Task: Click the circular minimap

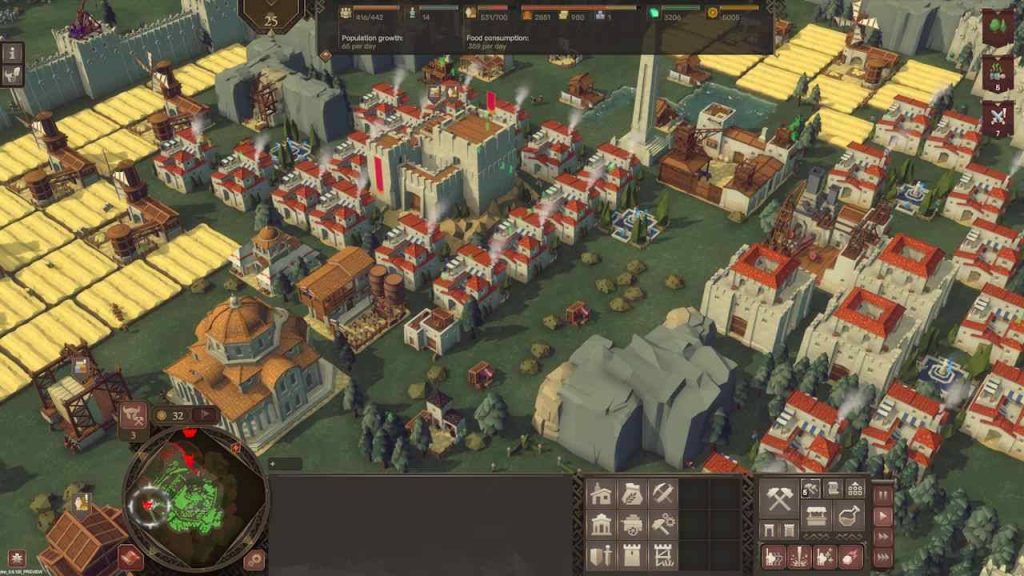Action: (196, 500)
